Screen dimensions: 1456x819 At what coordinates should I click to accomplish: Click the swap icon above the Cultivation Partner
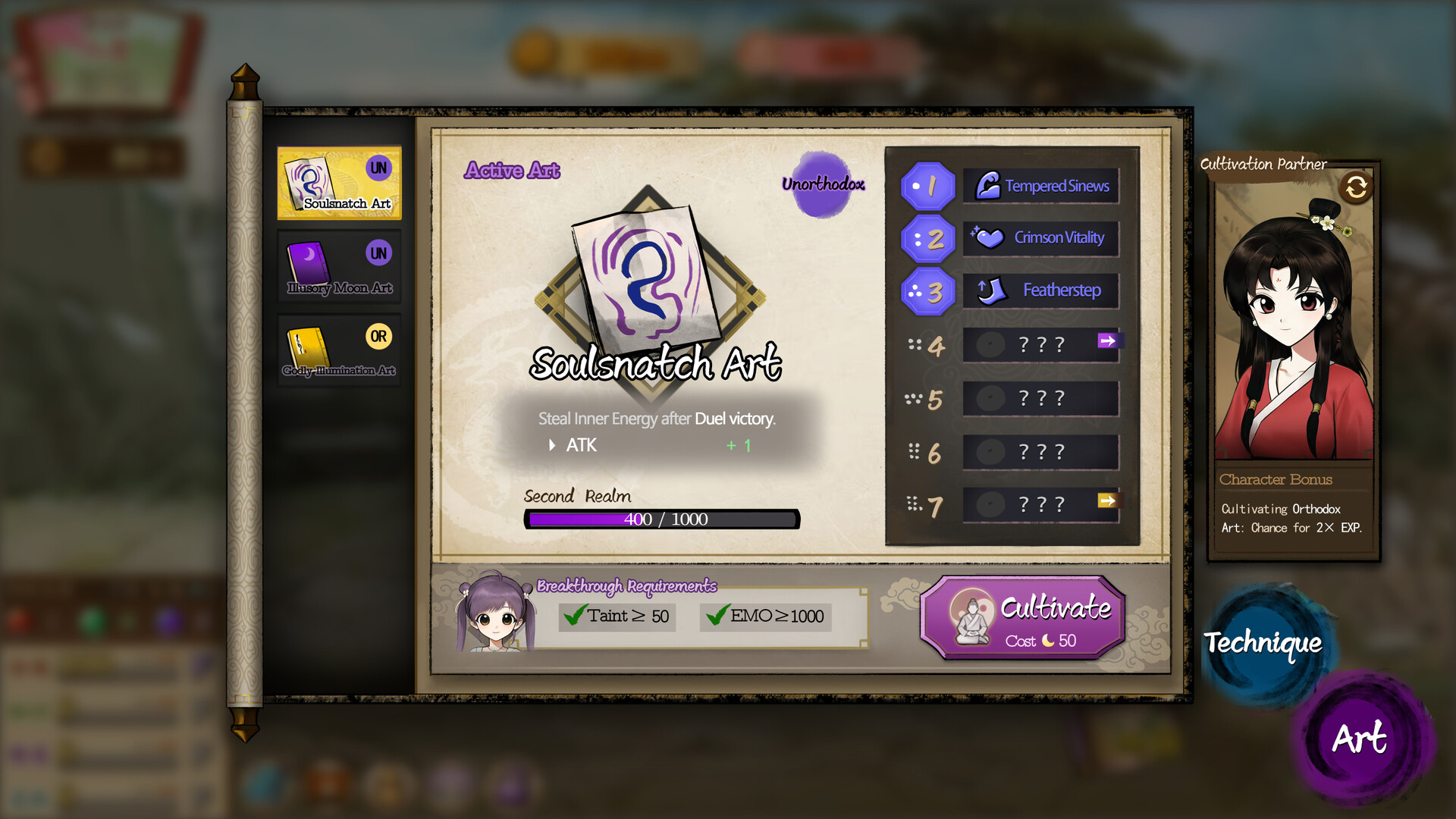pos(1357,187)
